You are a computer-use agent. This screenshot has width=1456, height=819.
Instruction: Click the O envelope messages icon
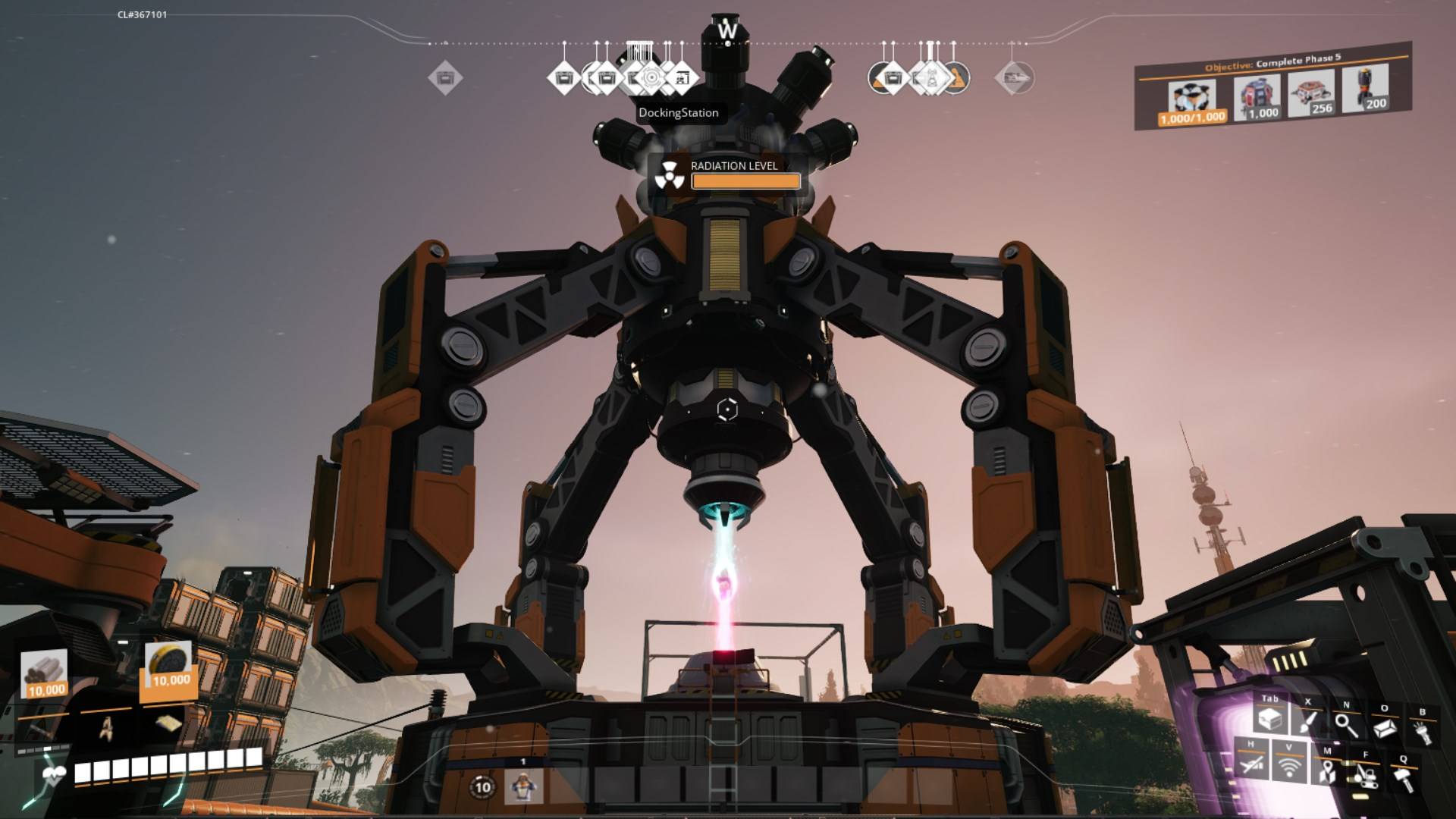point(1385,728)
